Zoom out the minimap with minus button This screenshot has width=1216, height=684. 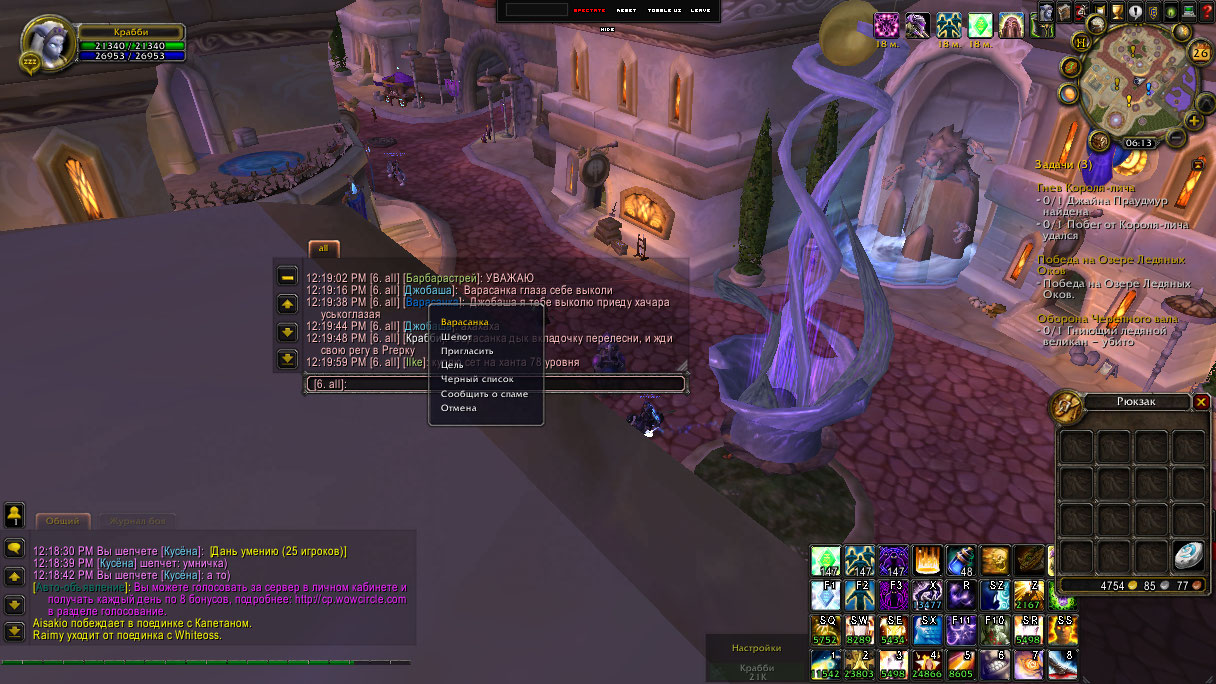click(x=1177, y=136)
